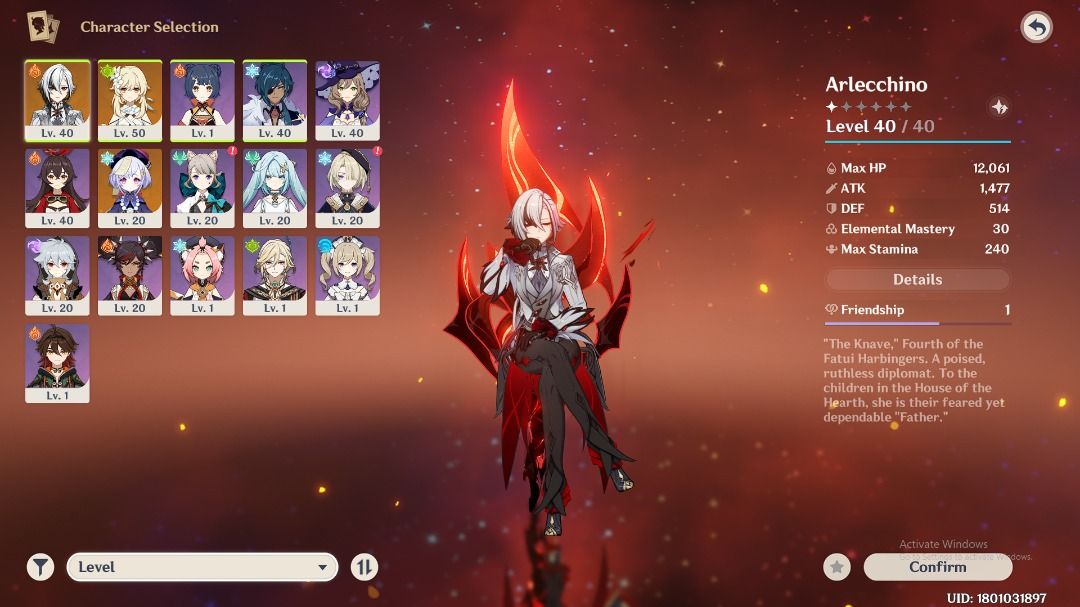
Task: Open the character filter funnel
Action: click(40, 567)
